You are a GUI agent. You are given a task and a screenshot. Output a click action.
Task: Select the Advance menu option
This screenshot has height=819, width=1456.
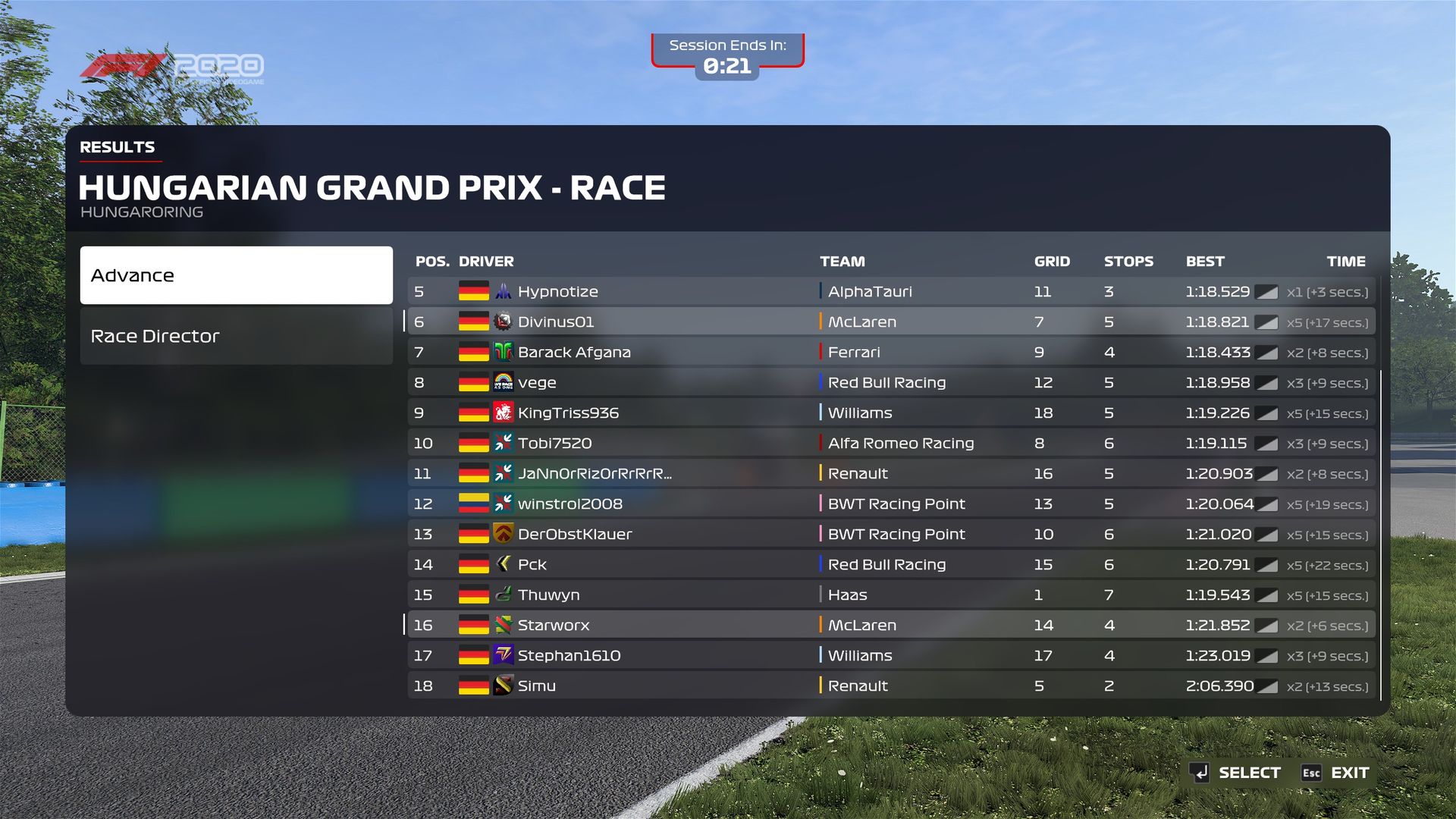[x=236, y=275]
